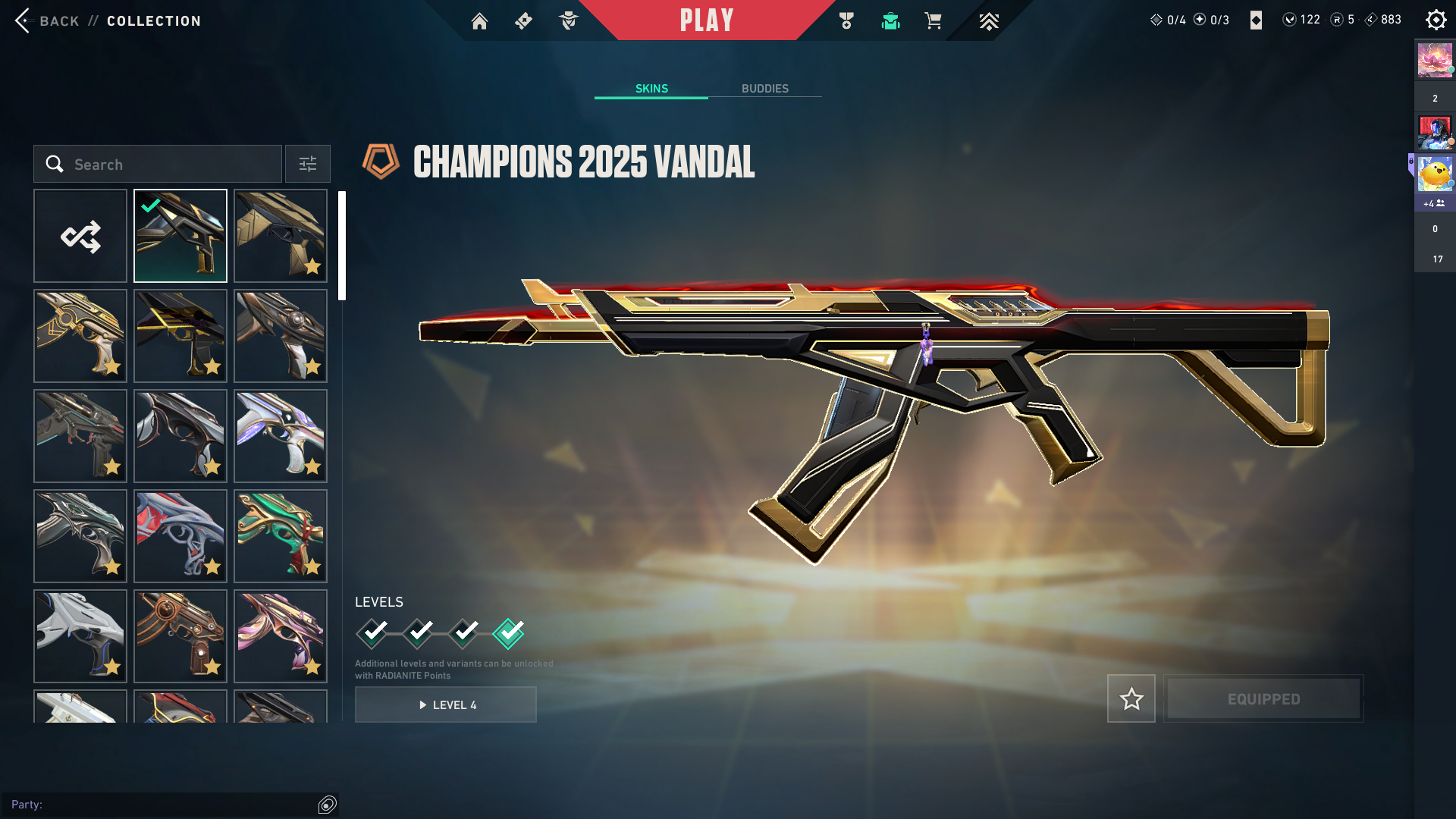Start matchmaking with the PLAY button
This screenshot has width=1456, height=819.
(x=707, y=20)
